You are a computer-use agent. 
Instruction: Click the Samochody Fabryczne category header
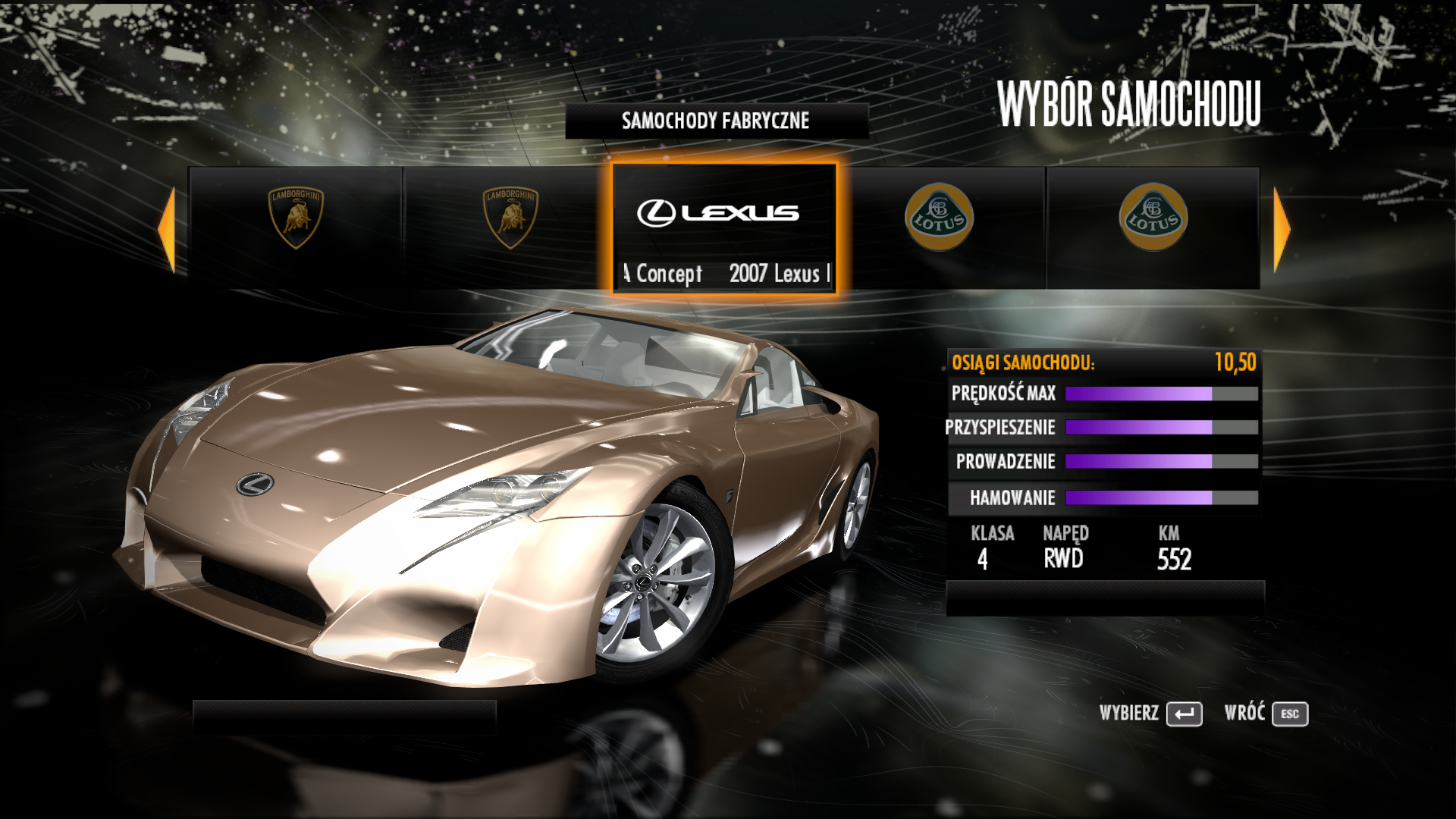point(716,121)
